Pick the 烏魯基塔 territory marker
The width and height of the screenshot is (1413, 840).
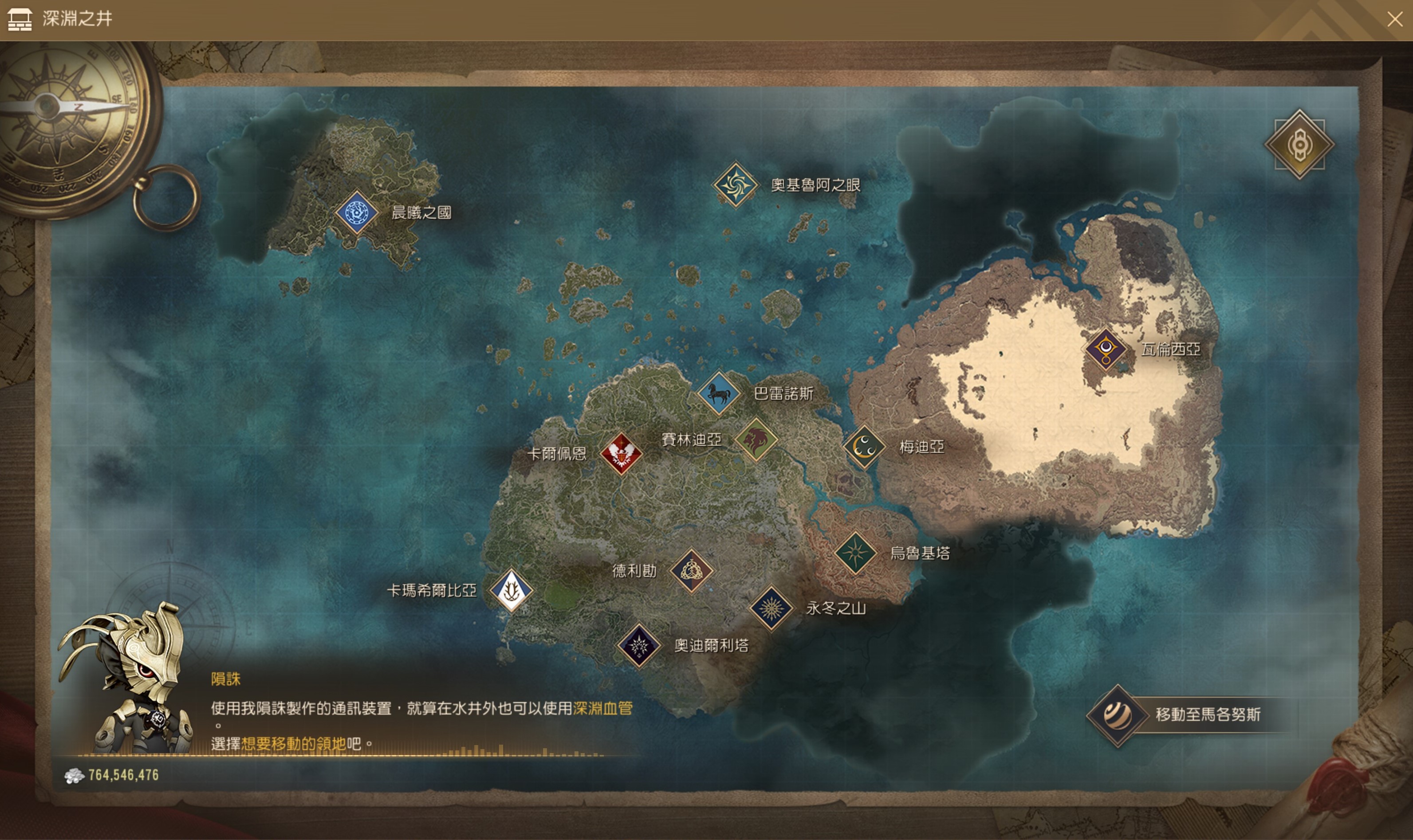(855, 553)
